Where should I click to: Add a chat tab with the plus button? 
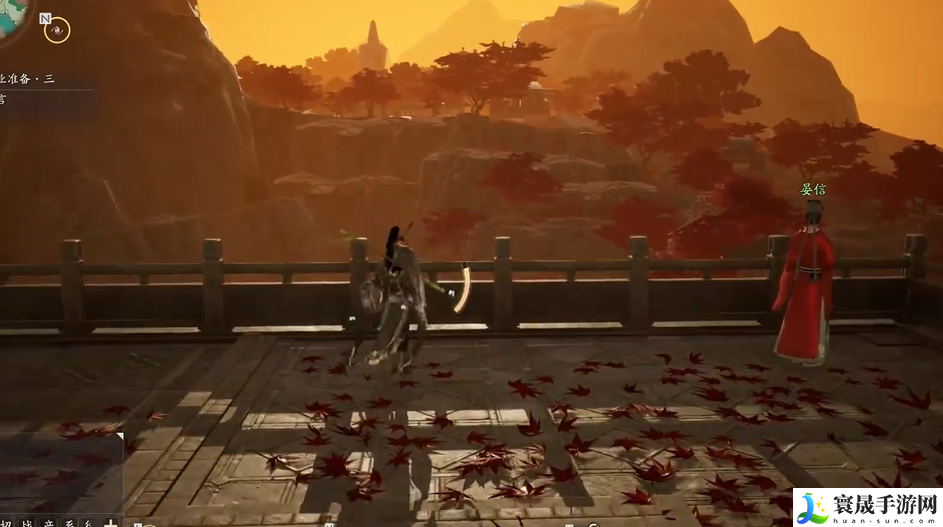pos(110,522)
